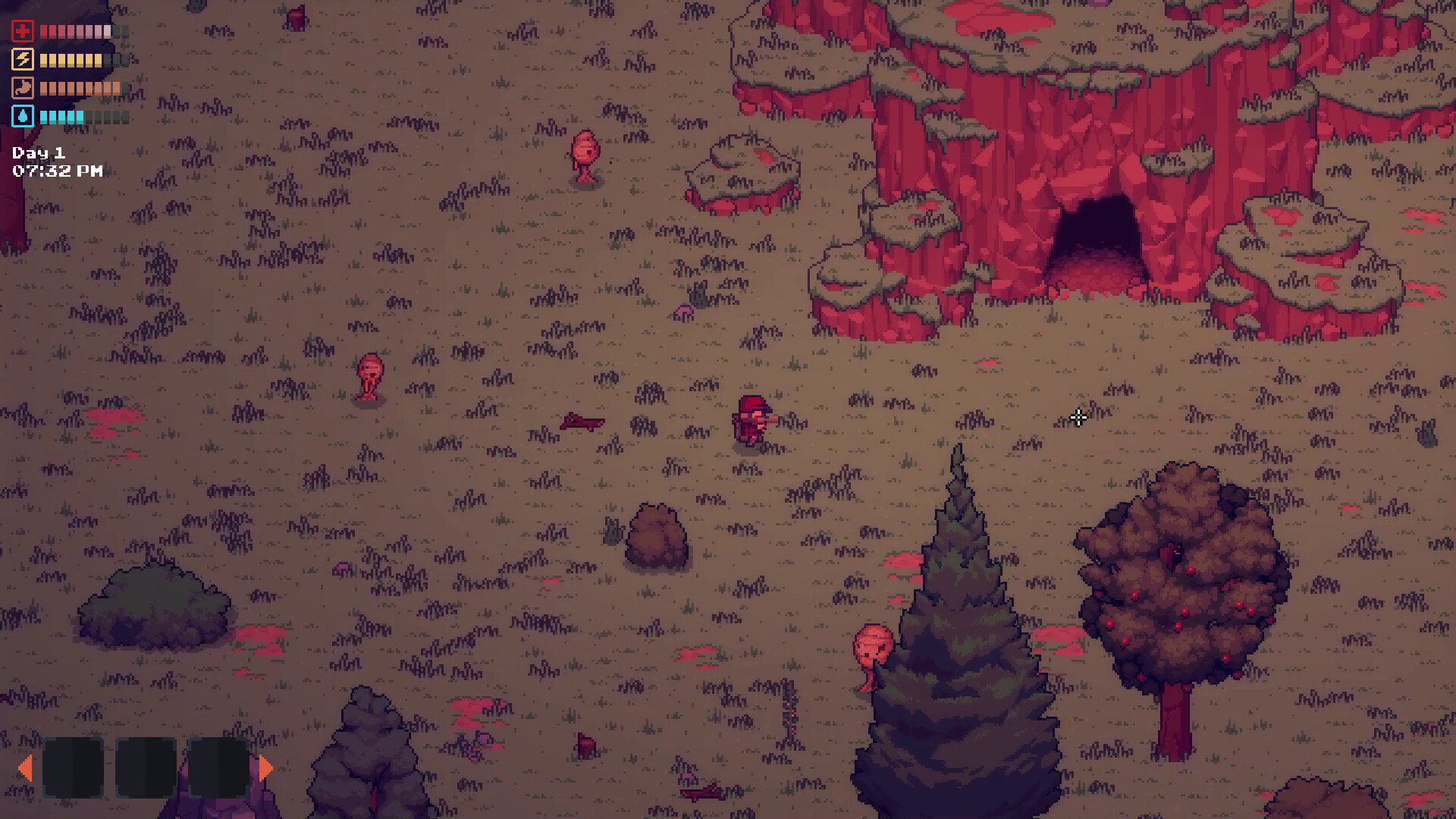Image resolution: width=1456 pixels, height=819 pixels.
Task: Click the red creature near the top
Action: [x=584, y=152]
